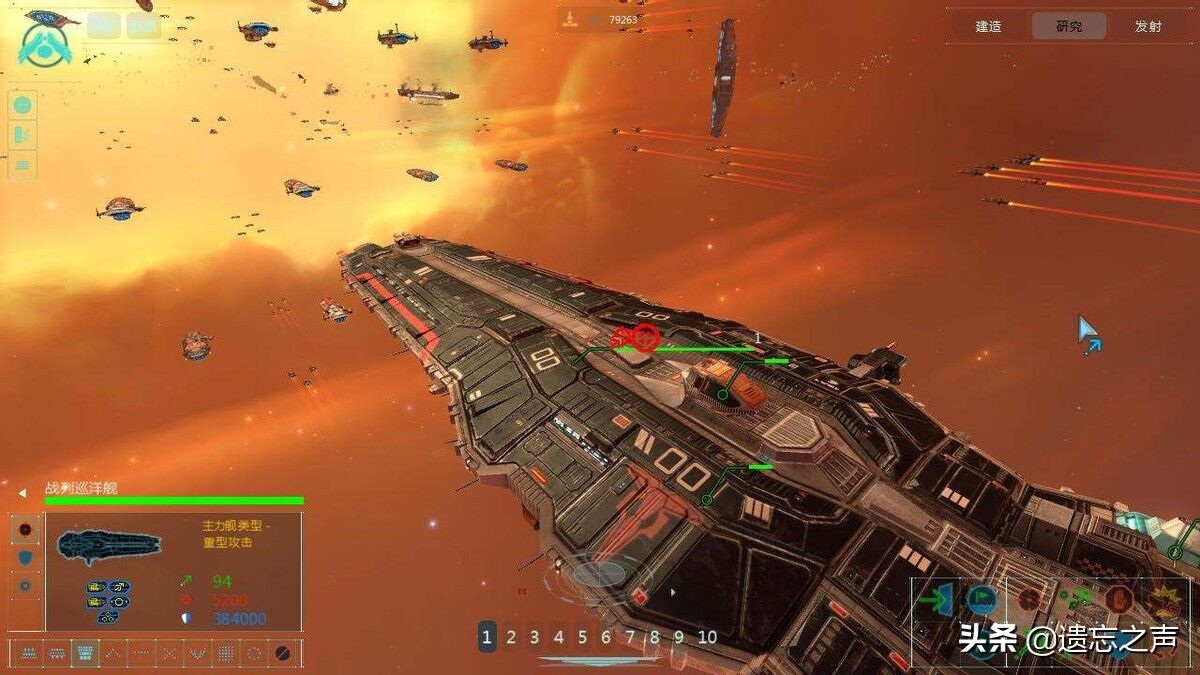Choose the triangle wedge formation
Screen dimensions: 1200x675
click(114, 653)
